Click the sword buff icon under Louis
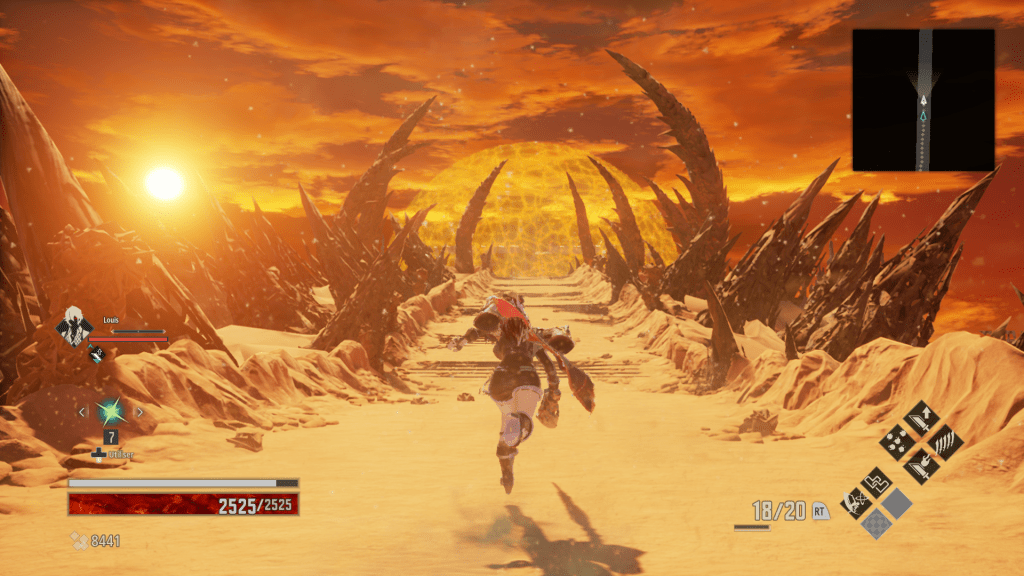Screen dimensions: 1024x576 pos(97,352)
